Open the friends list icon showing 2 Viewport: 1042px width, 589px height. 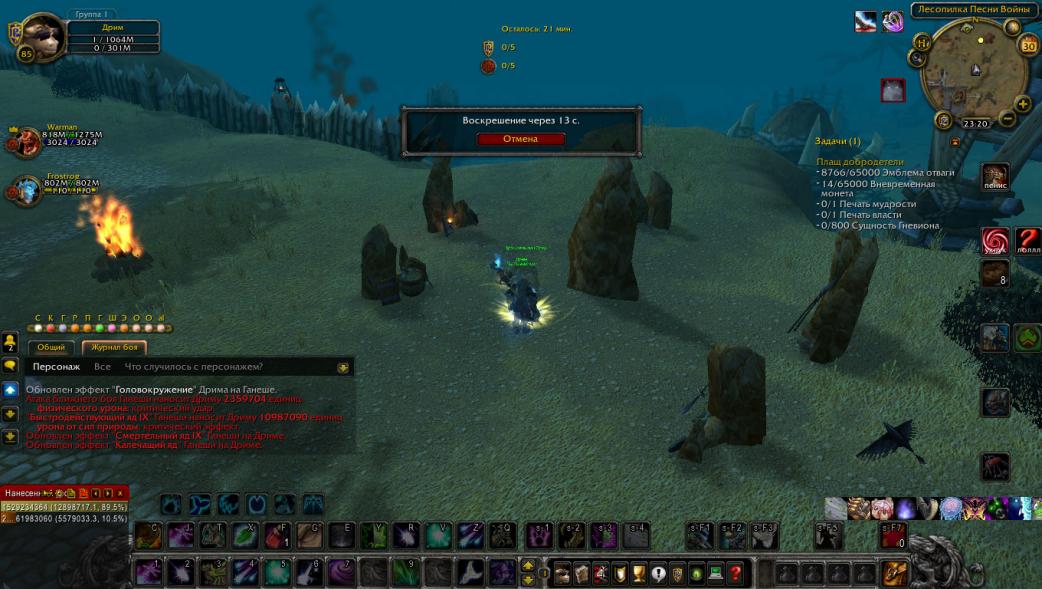10,345
